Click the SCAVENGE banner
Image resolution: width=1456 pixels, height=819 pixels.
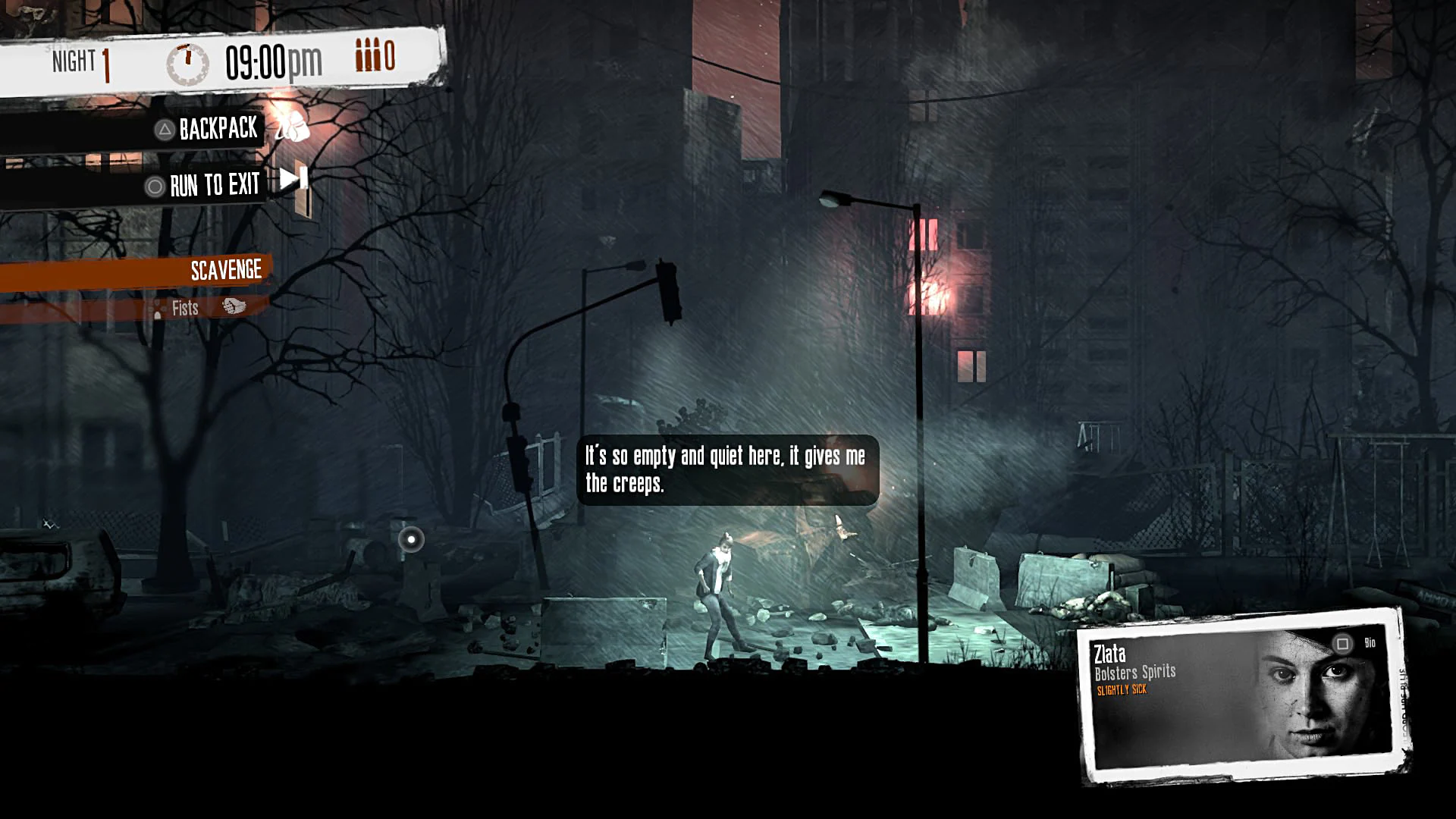tap(225, 270)
